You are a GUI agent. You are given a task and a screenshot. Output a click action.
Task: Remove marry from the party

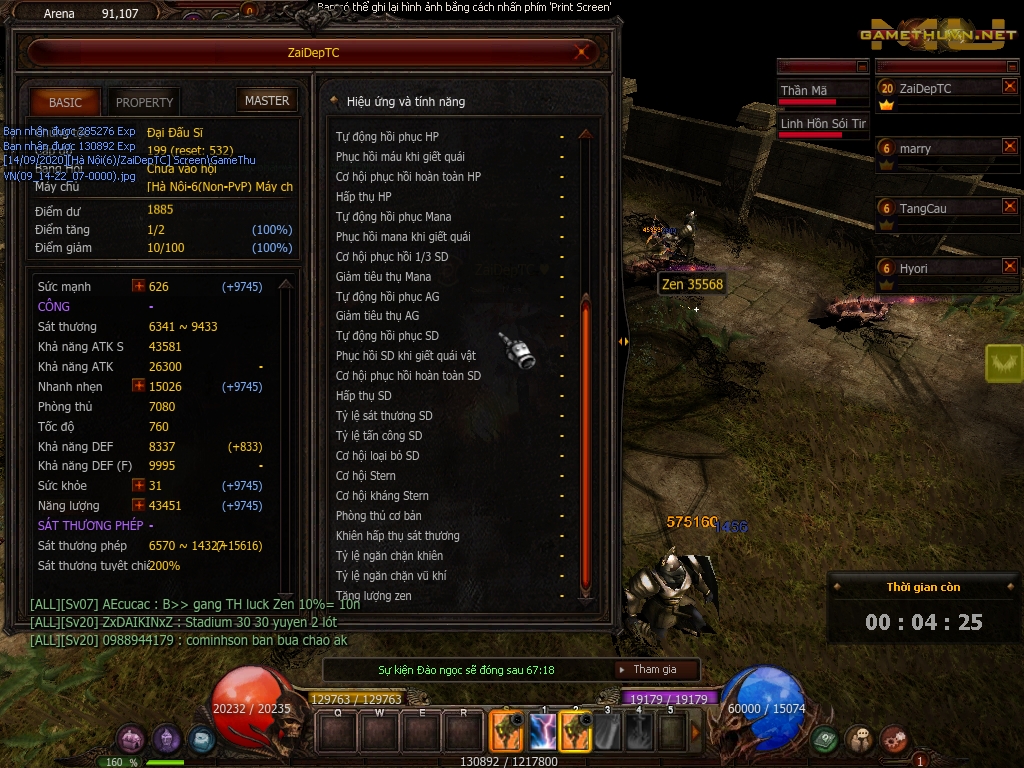1009,147
